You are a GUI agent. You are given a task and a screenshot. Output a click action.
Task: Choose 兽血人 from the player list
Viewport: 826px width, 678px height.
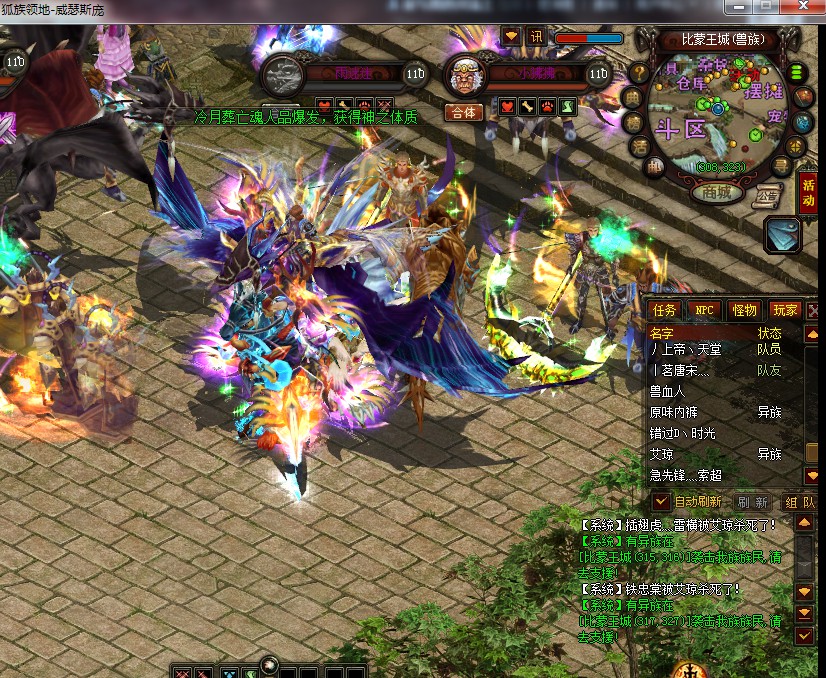tap(668, 391)
